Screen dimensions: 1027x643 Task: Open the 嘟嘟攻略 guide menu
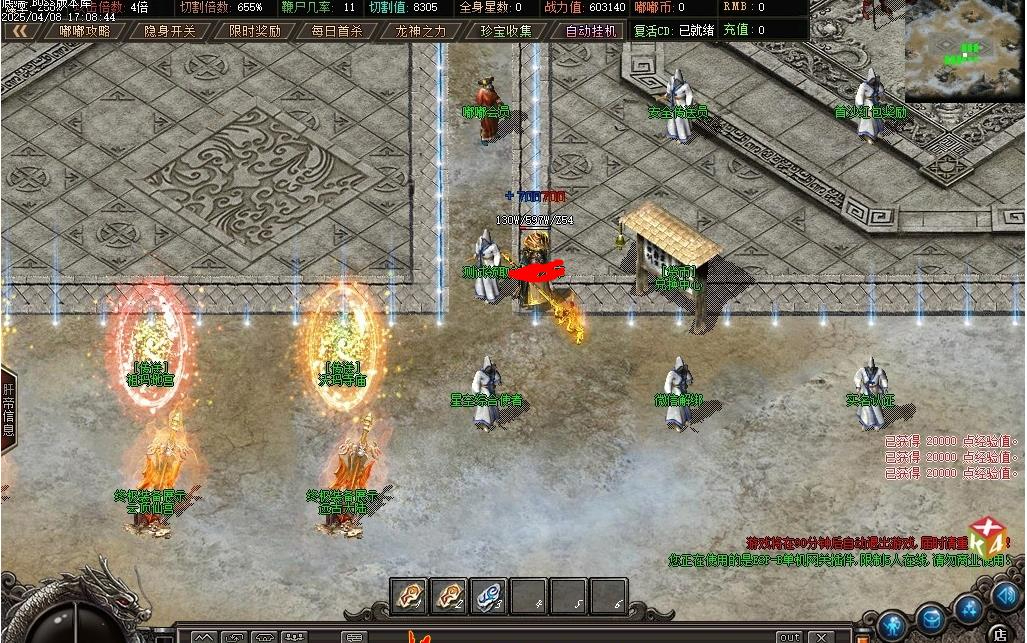tap(85, 30)
